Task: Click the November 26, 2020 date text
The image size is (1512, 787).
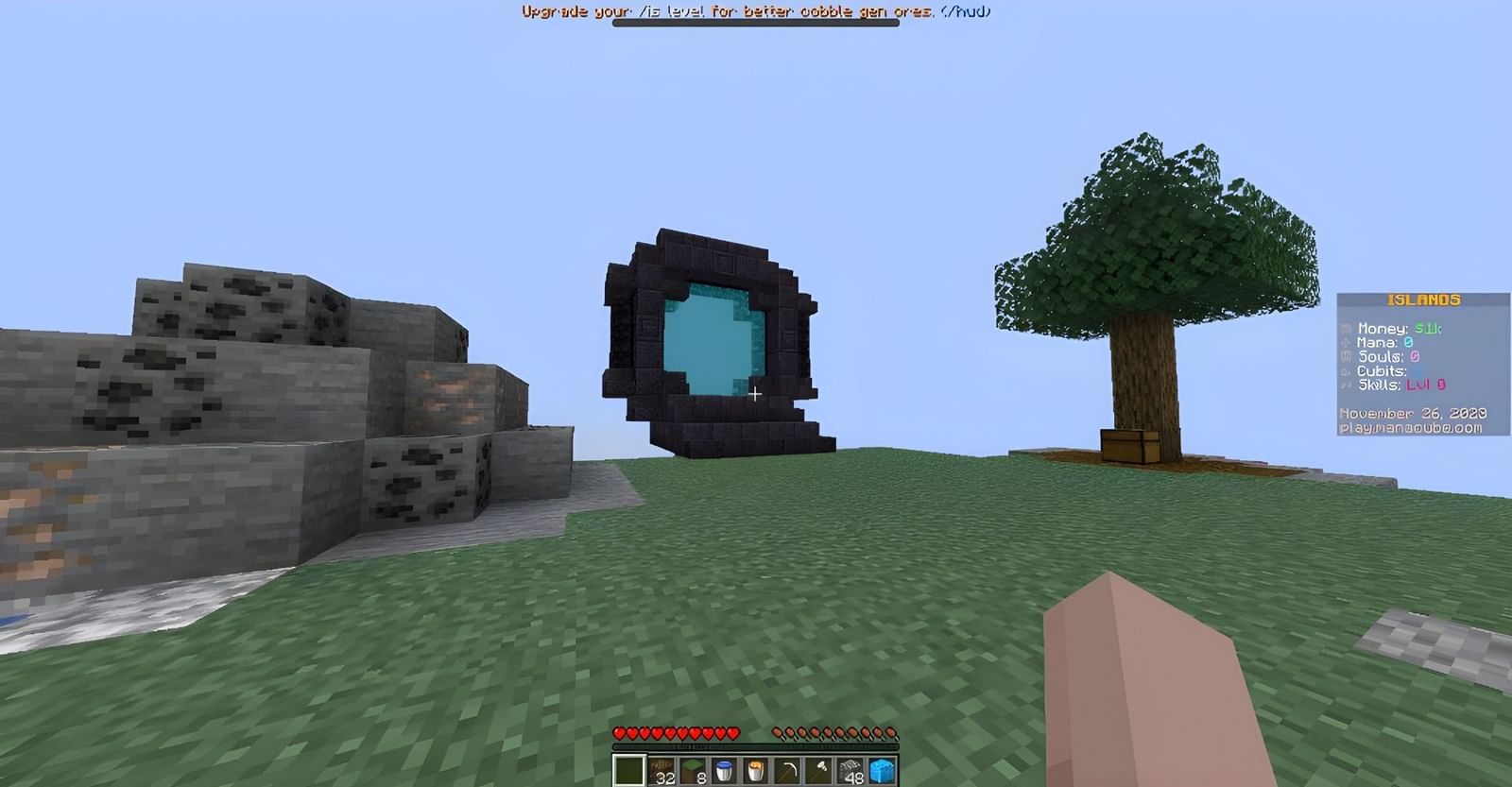Action: (x=1414, y=413)
